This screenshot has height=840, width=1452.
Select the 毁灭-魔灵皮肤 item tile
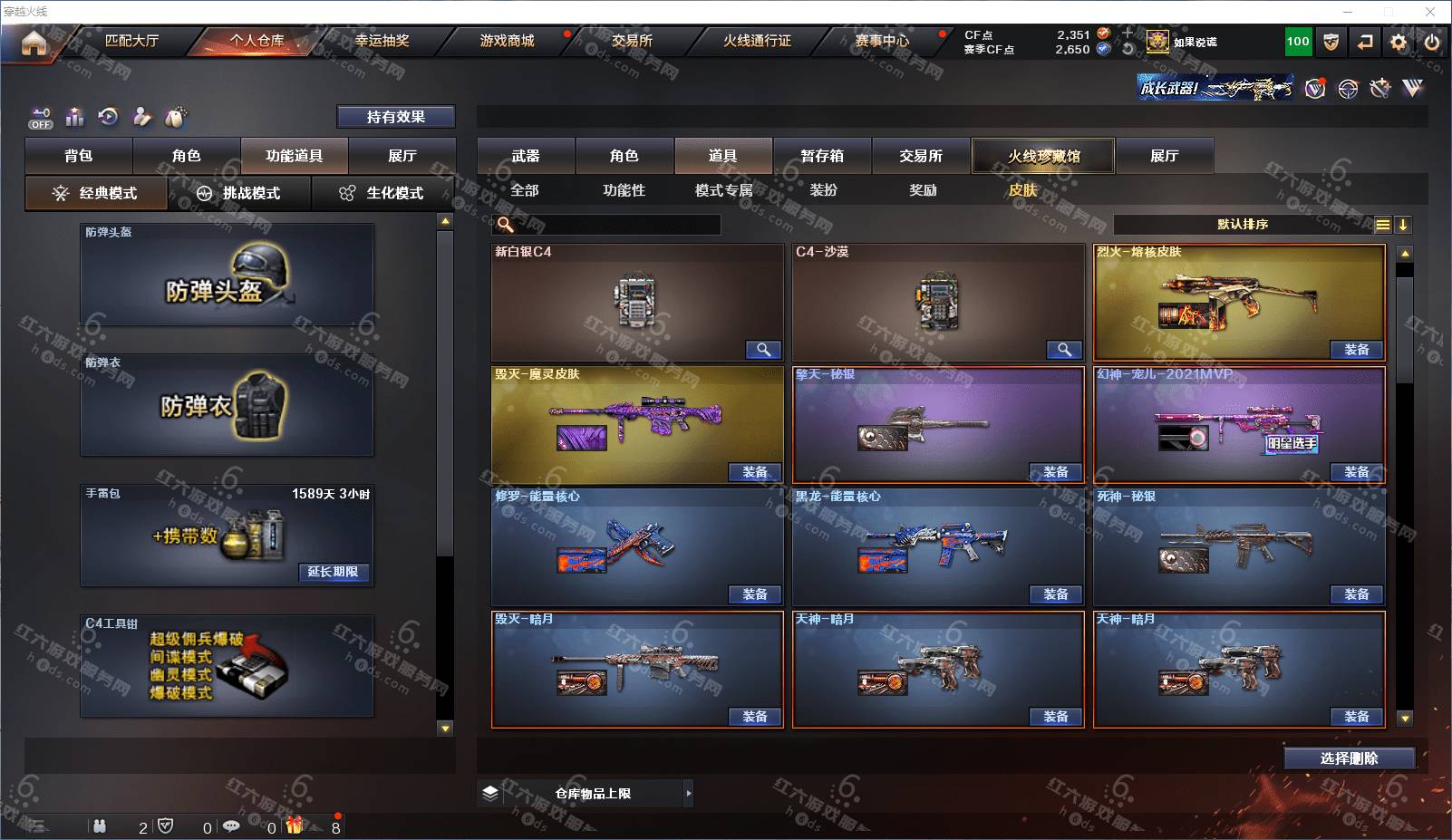(637, 424)
